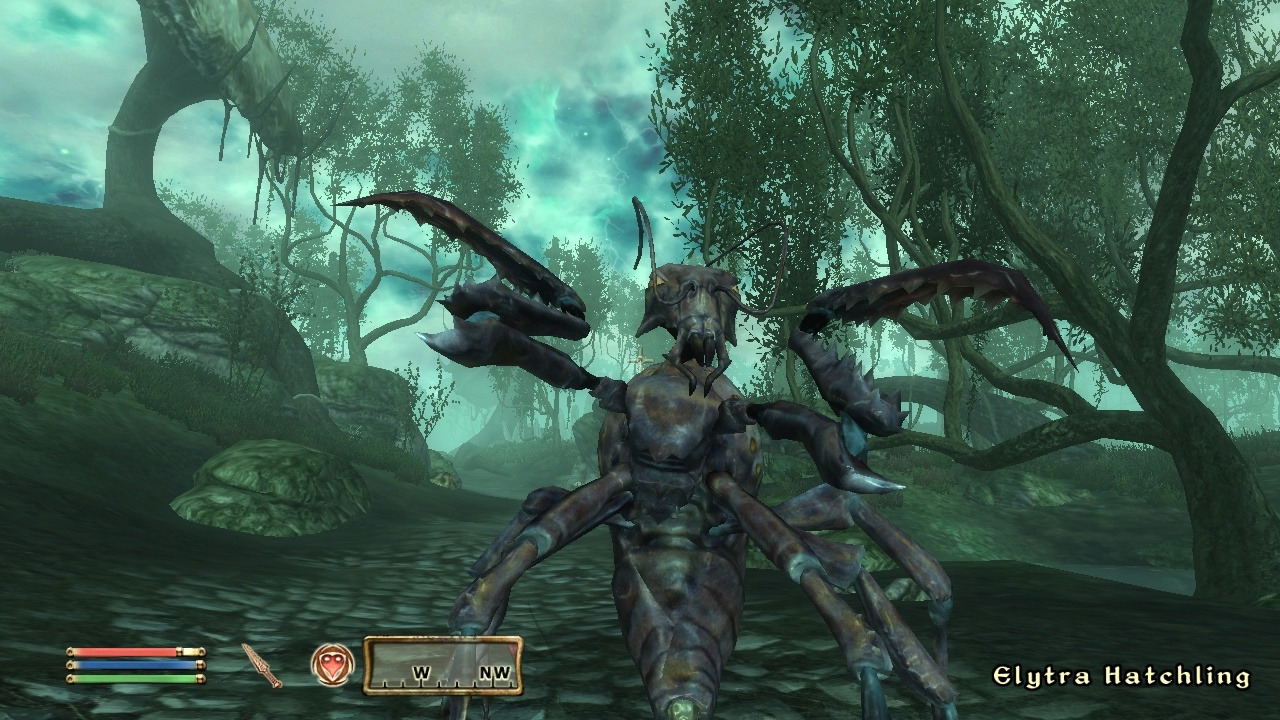
Task: Click the equipped dagger weapon icon
Action: (262, 665)
